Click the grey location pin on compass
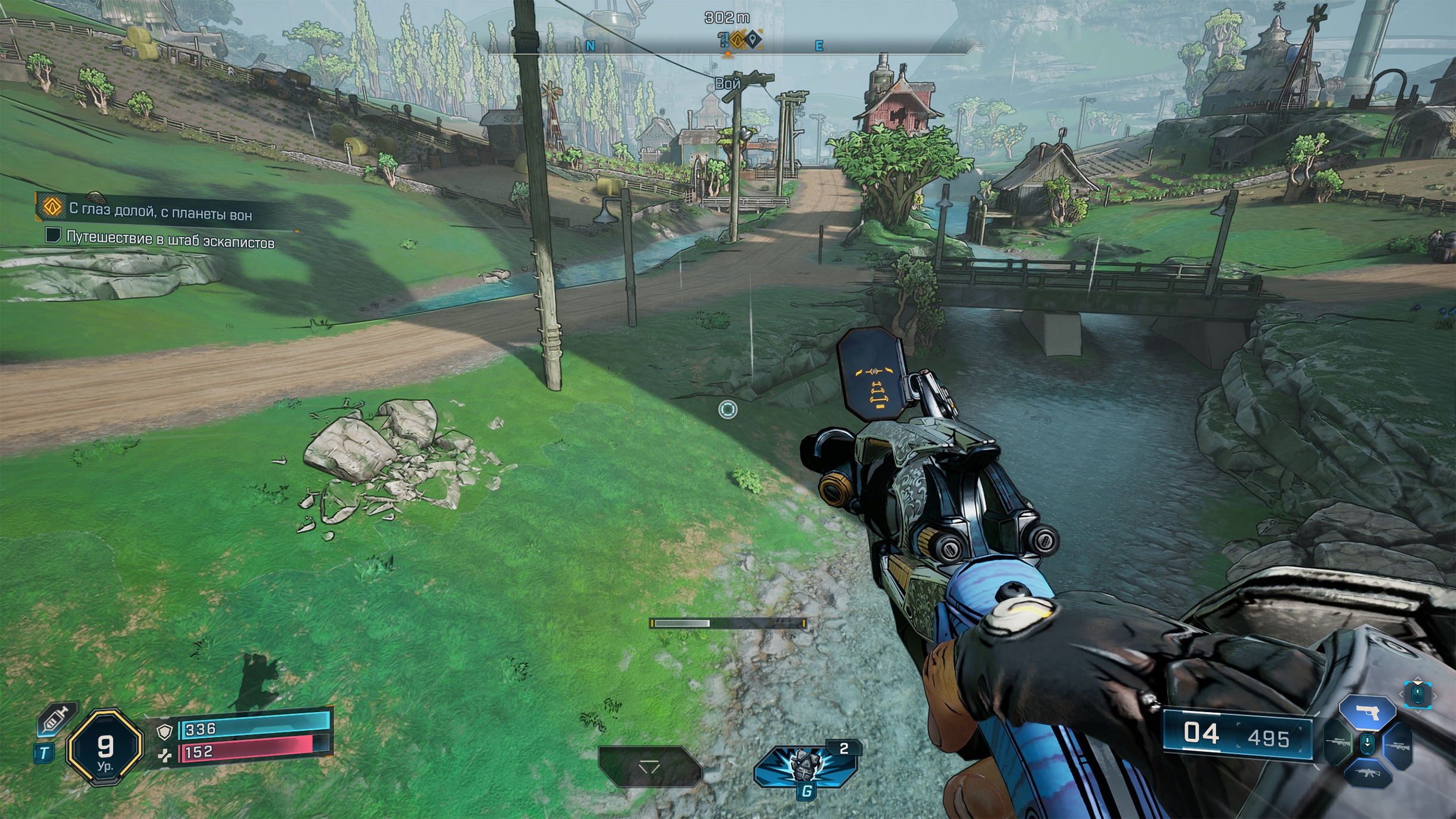 (x=754, y=40)
